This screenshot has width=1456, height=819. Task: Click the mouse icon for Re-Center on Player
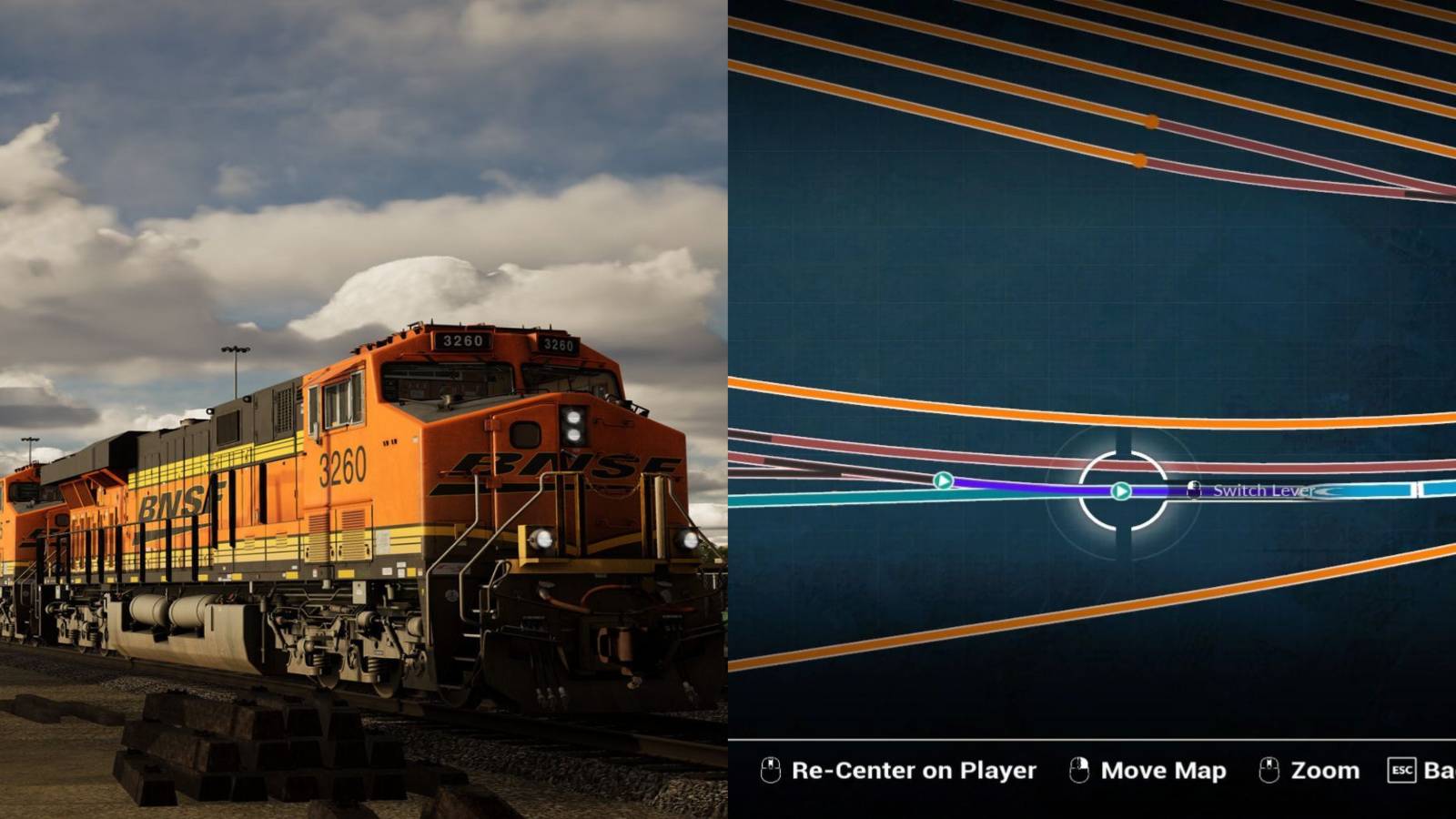(772, 771)
